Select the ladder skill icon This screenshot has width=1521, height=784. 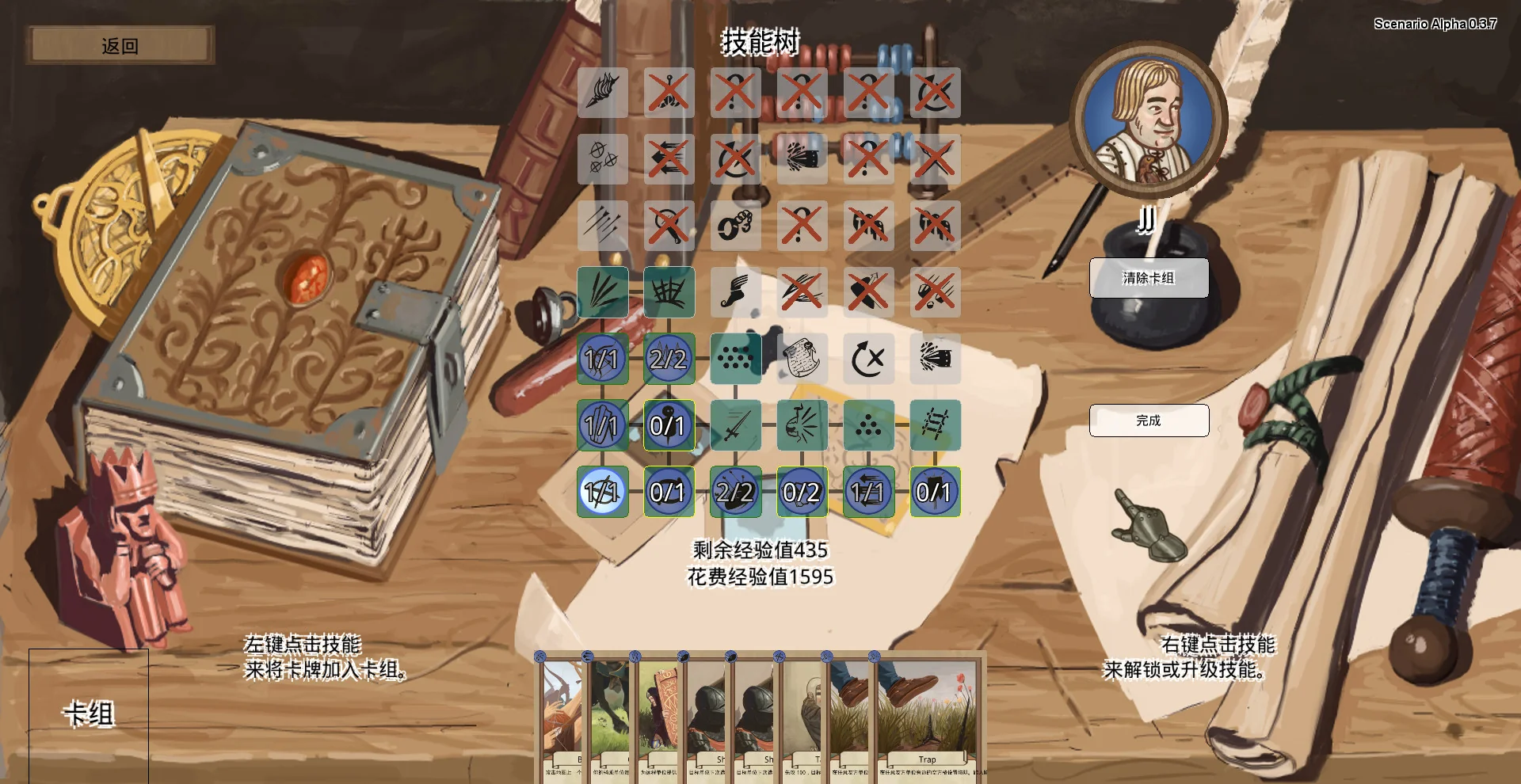935,425
